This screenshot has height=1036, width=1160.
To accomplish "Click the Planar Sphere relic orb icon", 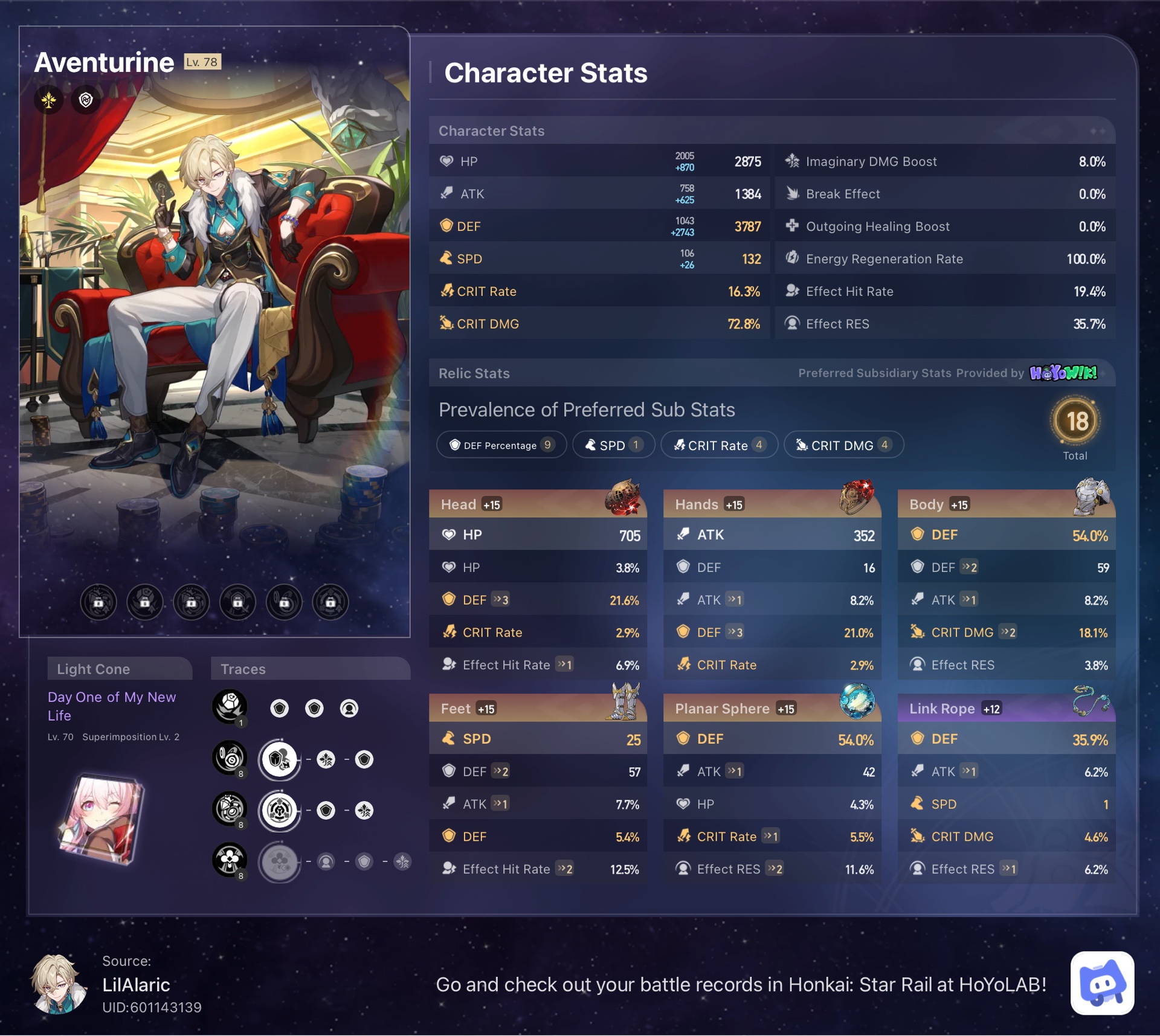I will coord(858,702).
